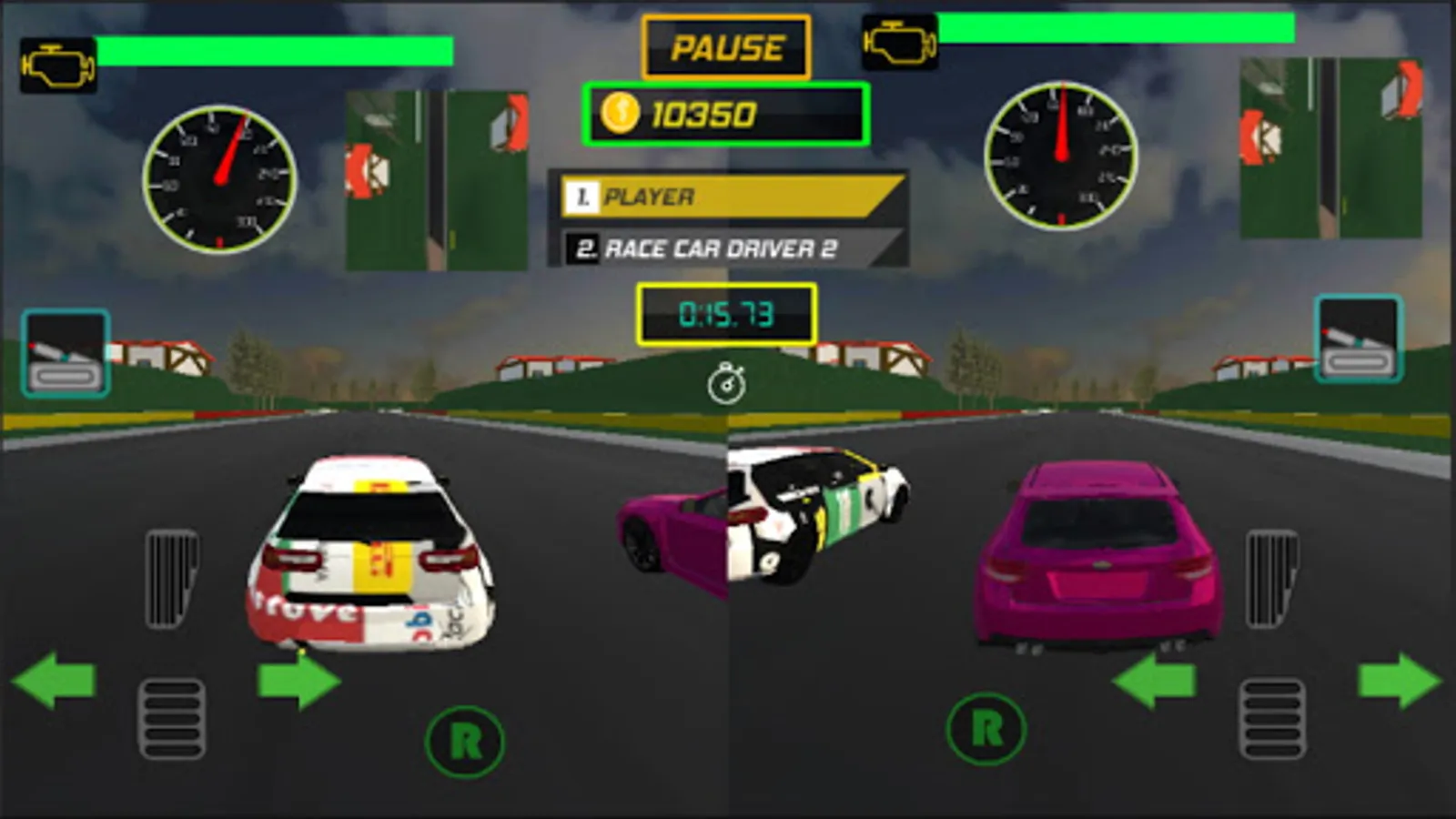This screenshot has height=819, width=1456.
Task: Steer the white car right with its arrow
Action: 298,681
